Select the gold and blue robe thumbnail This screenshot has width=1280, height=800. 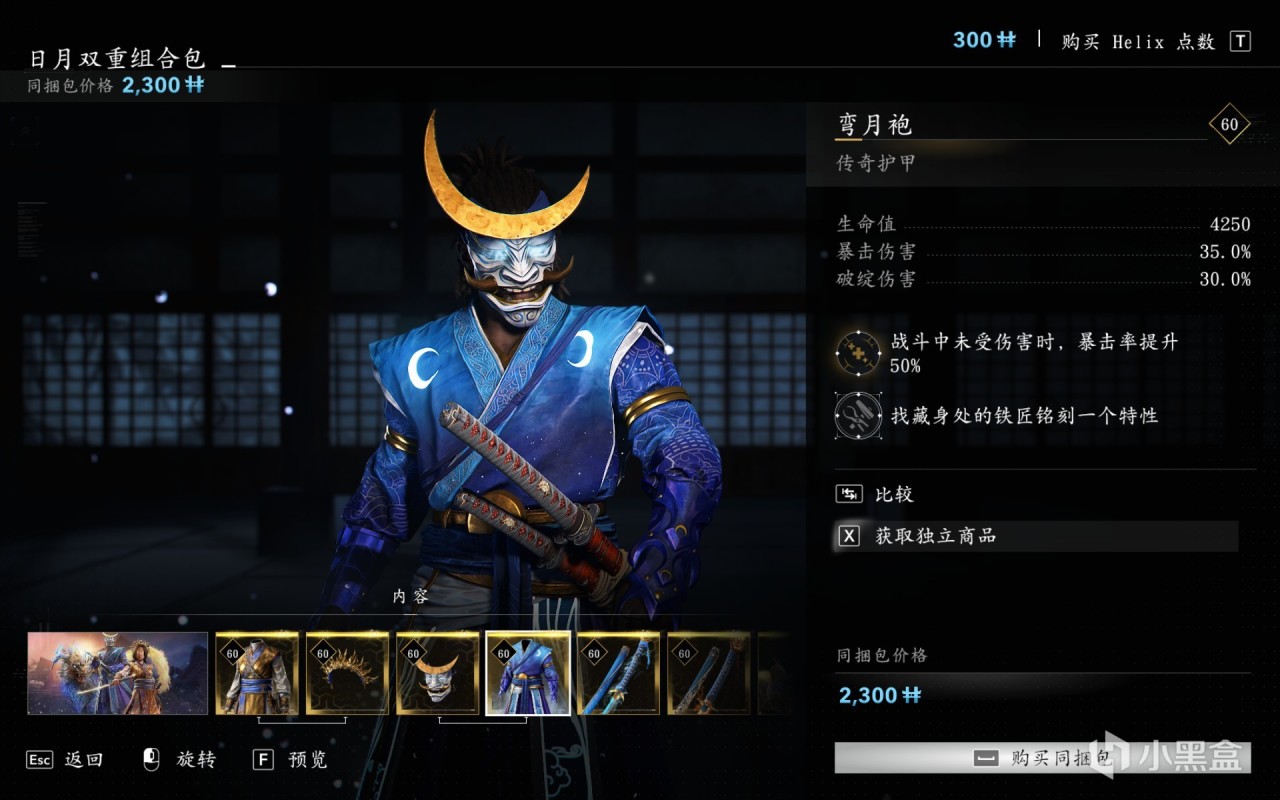tap(257, 673)
